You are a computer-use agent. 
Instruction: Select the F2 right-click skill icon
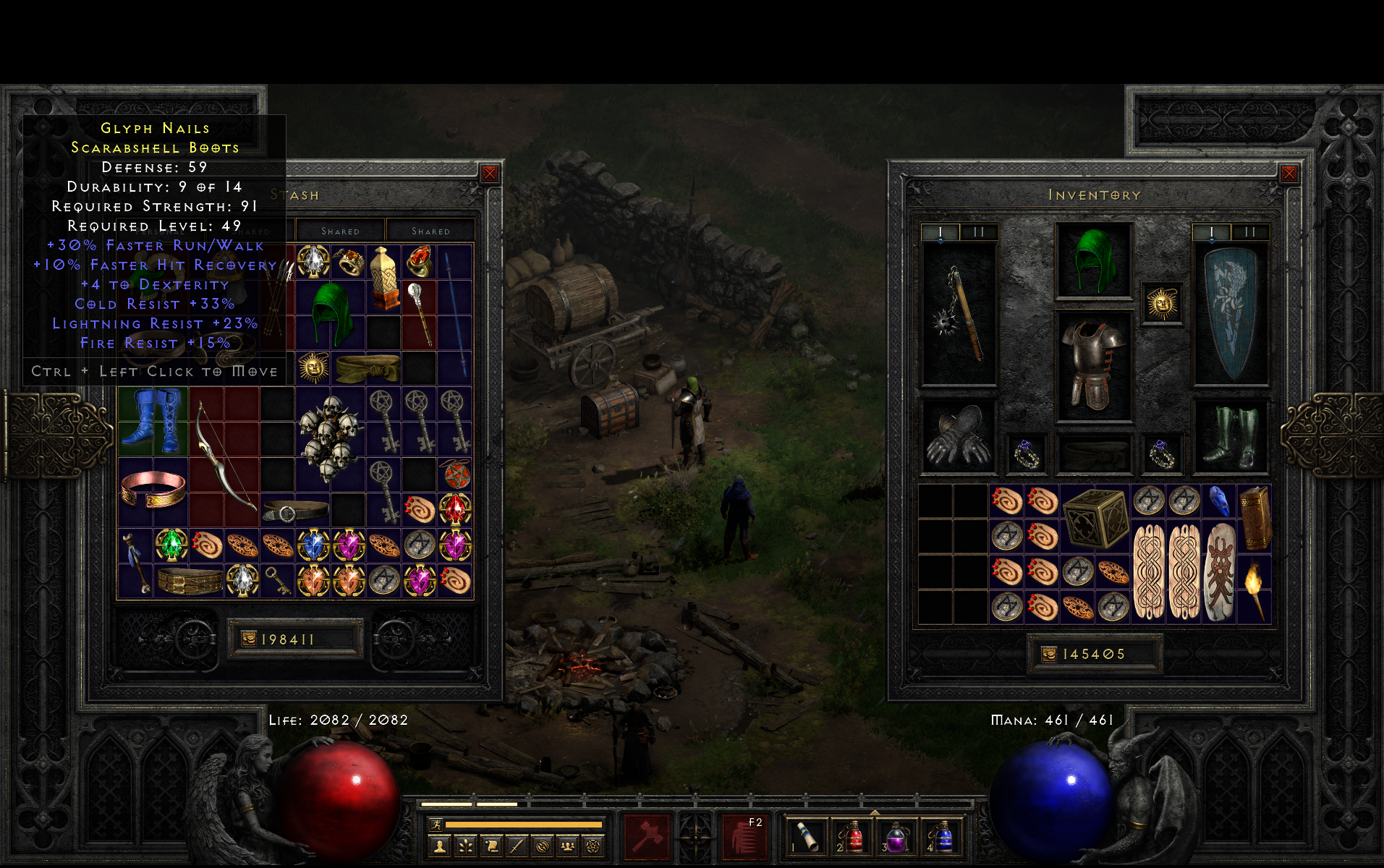(744, 837)
